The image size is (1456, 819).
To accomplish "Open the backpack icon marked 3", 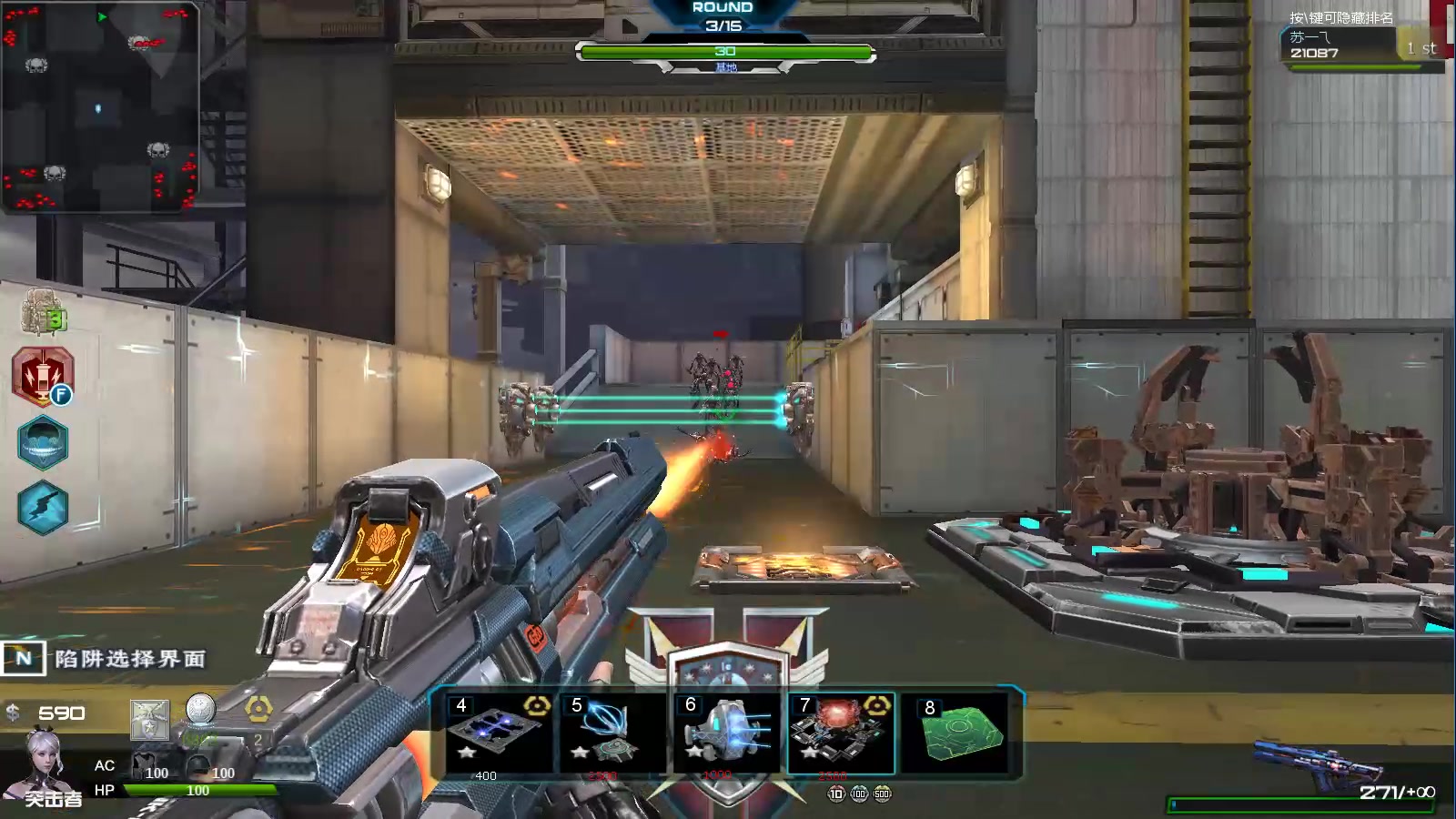I will pos(44,312).
